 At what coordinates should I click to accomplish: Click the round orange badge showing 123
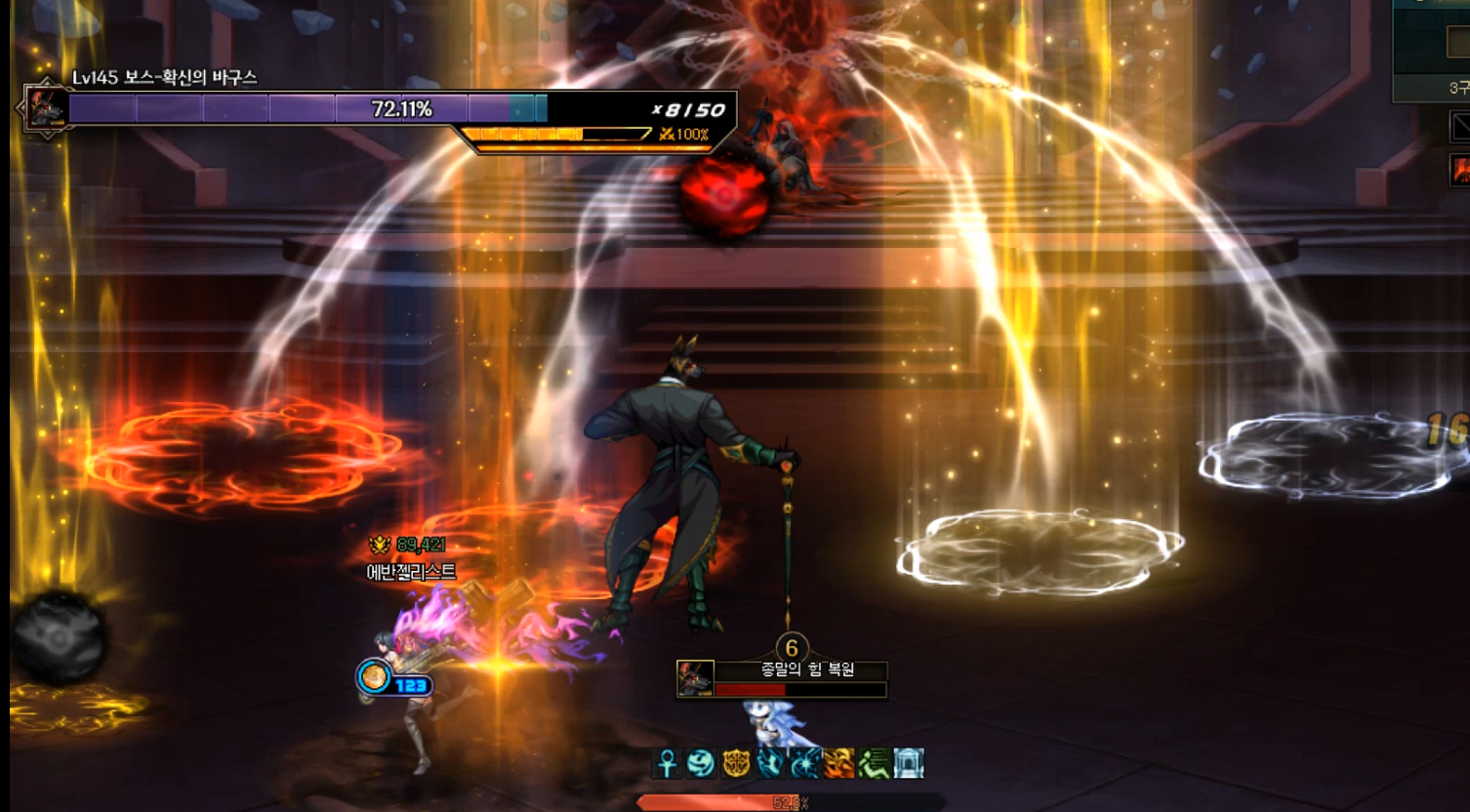coord(374,676)
